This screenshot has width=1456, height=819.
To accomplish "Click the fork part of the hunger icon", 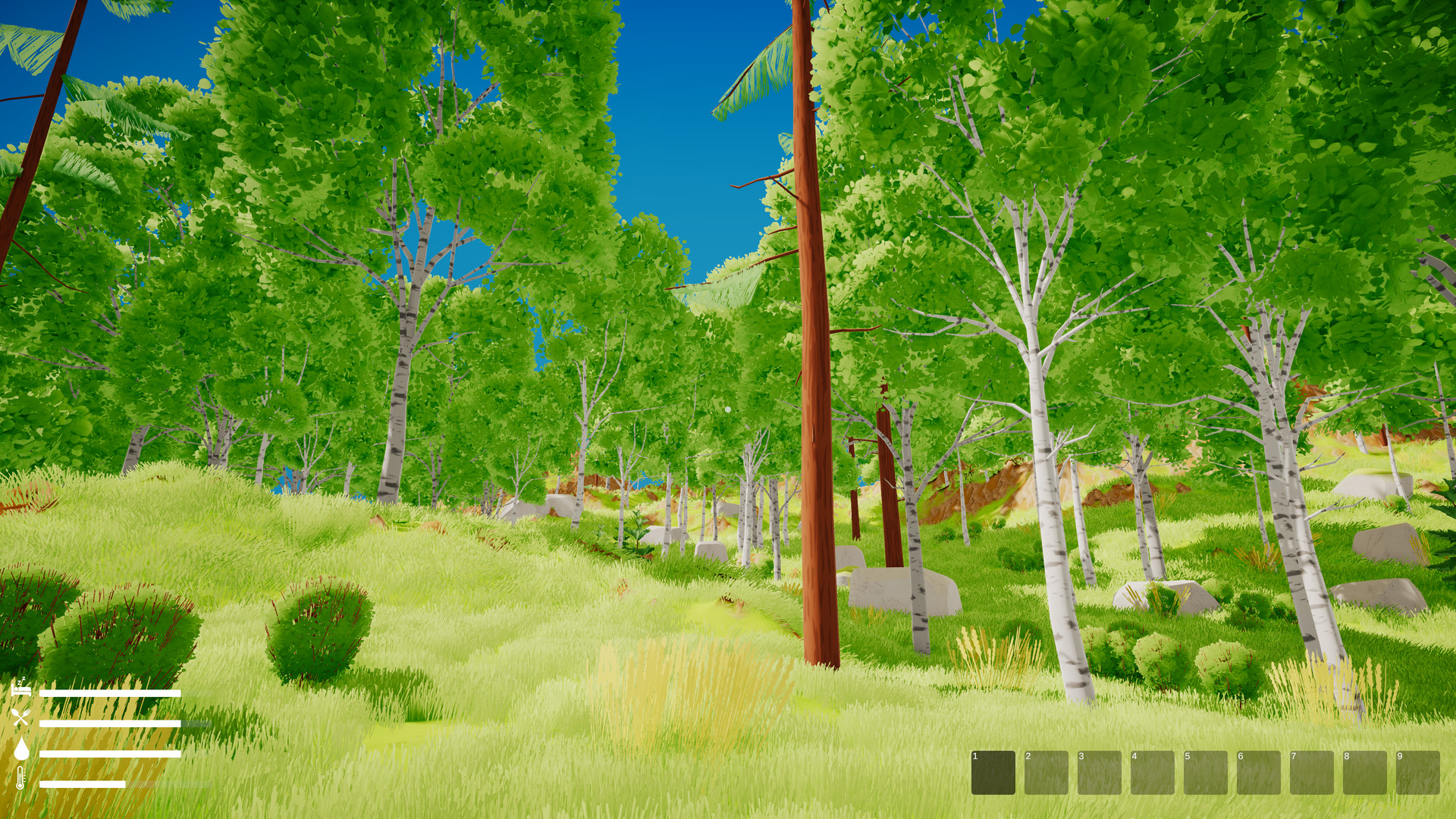I will tap(27, 711).
